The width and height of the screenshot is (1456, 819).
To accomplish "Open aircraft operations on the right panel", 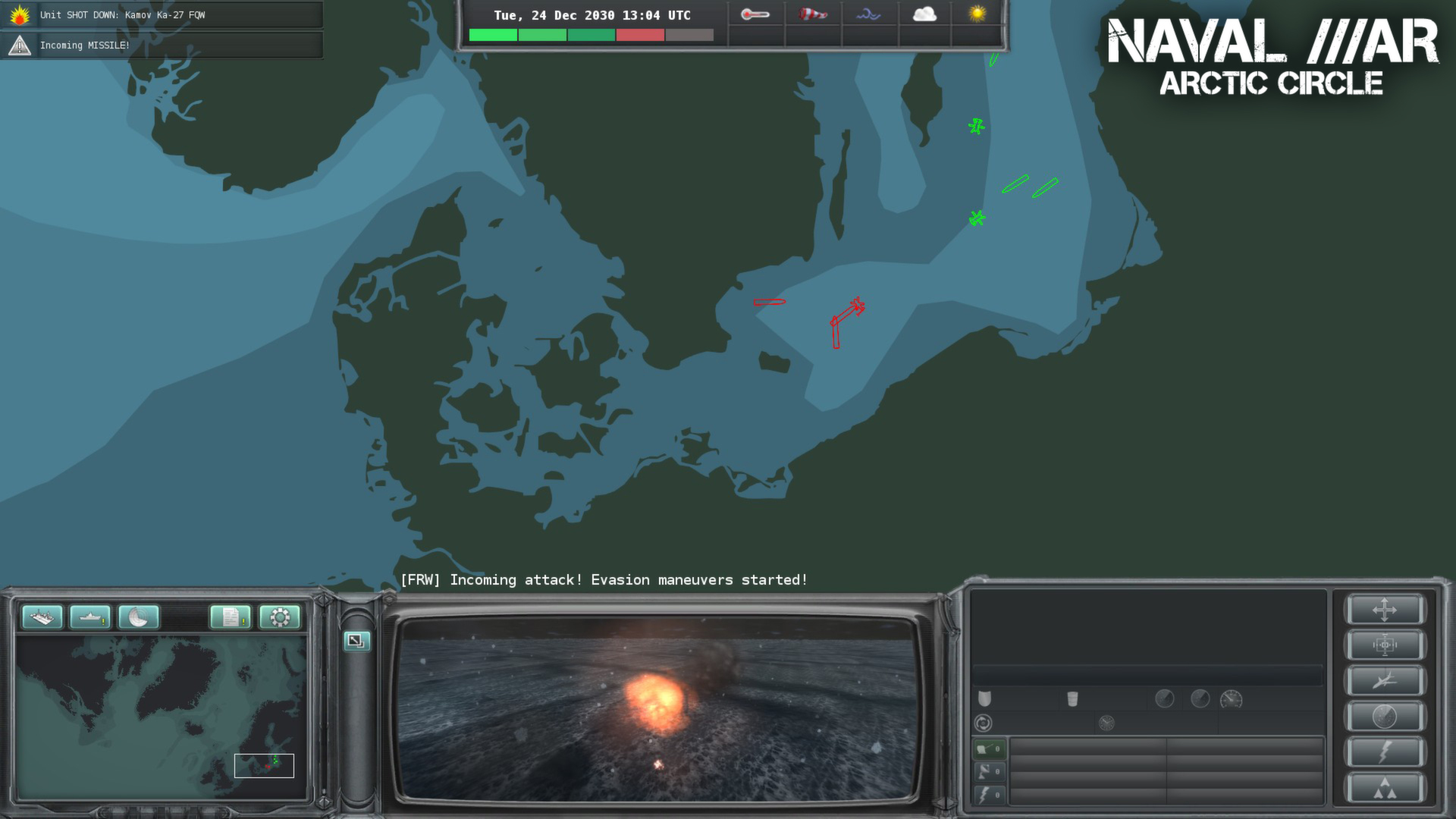I will pos(1385,679).
